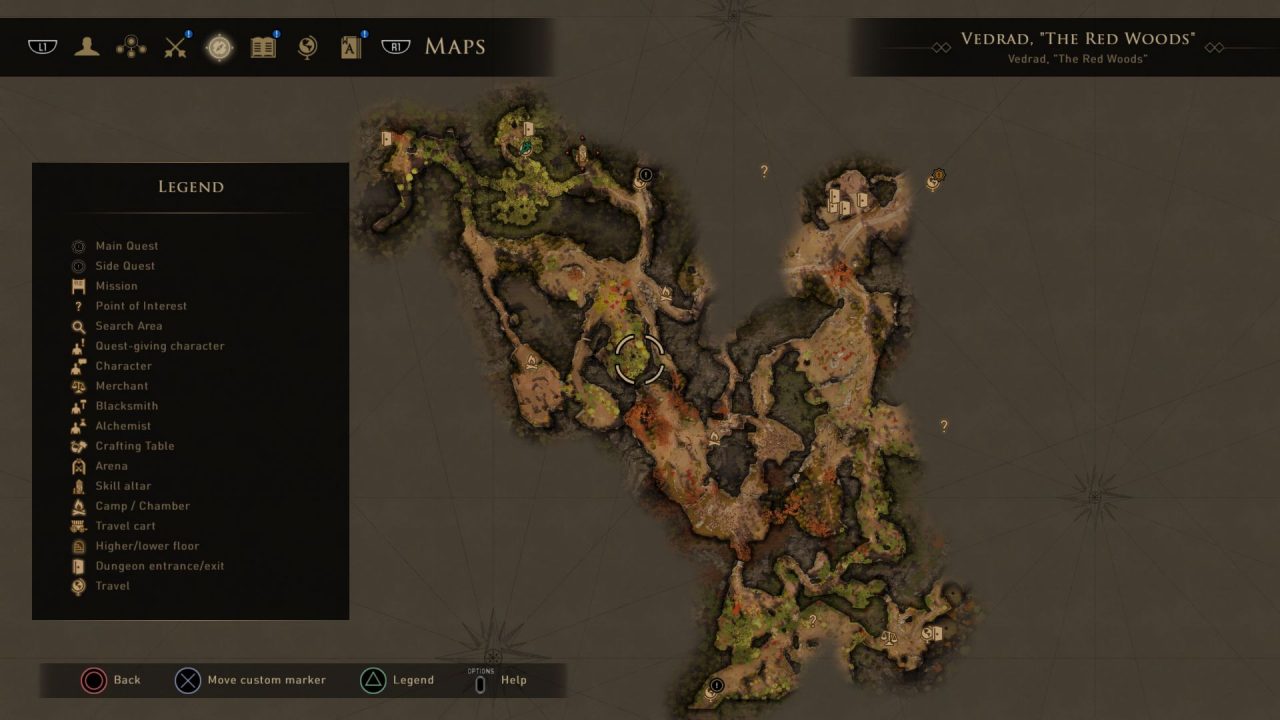The width and height of the screenshot is (1280, 720).
Task: Select the Main Quest legend entry
Action: 126,246
